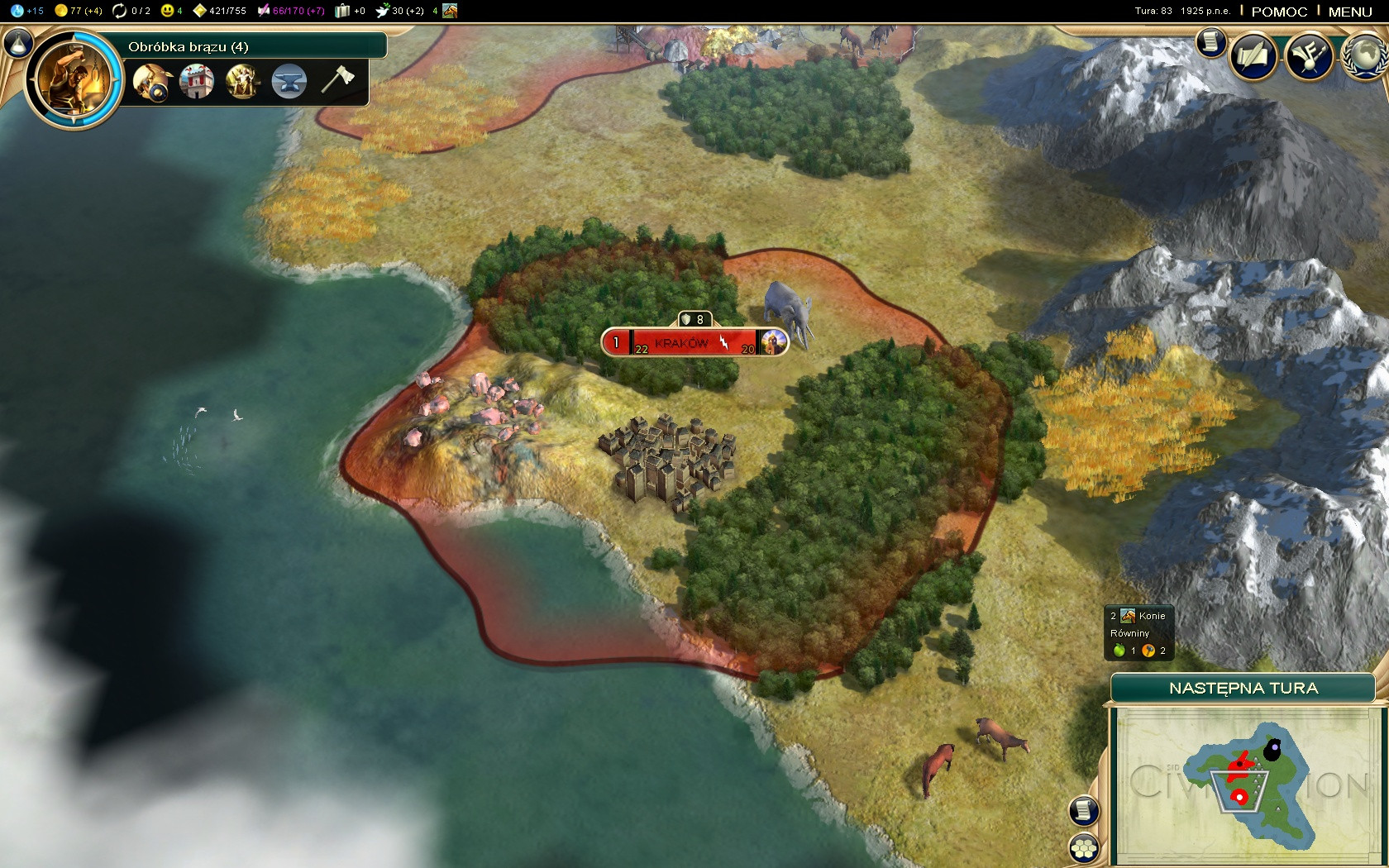
Task: Select the spearman unit unlock icon
Action: click(x=152, y=82)
